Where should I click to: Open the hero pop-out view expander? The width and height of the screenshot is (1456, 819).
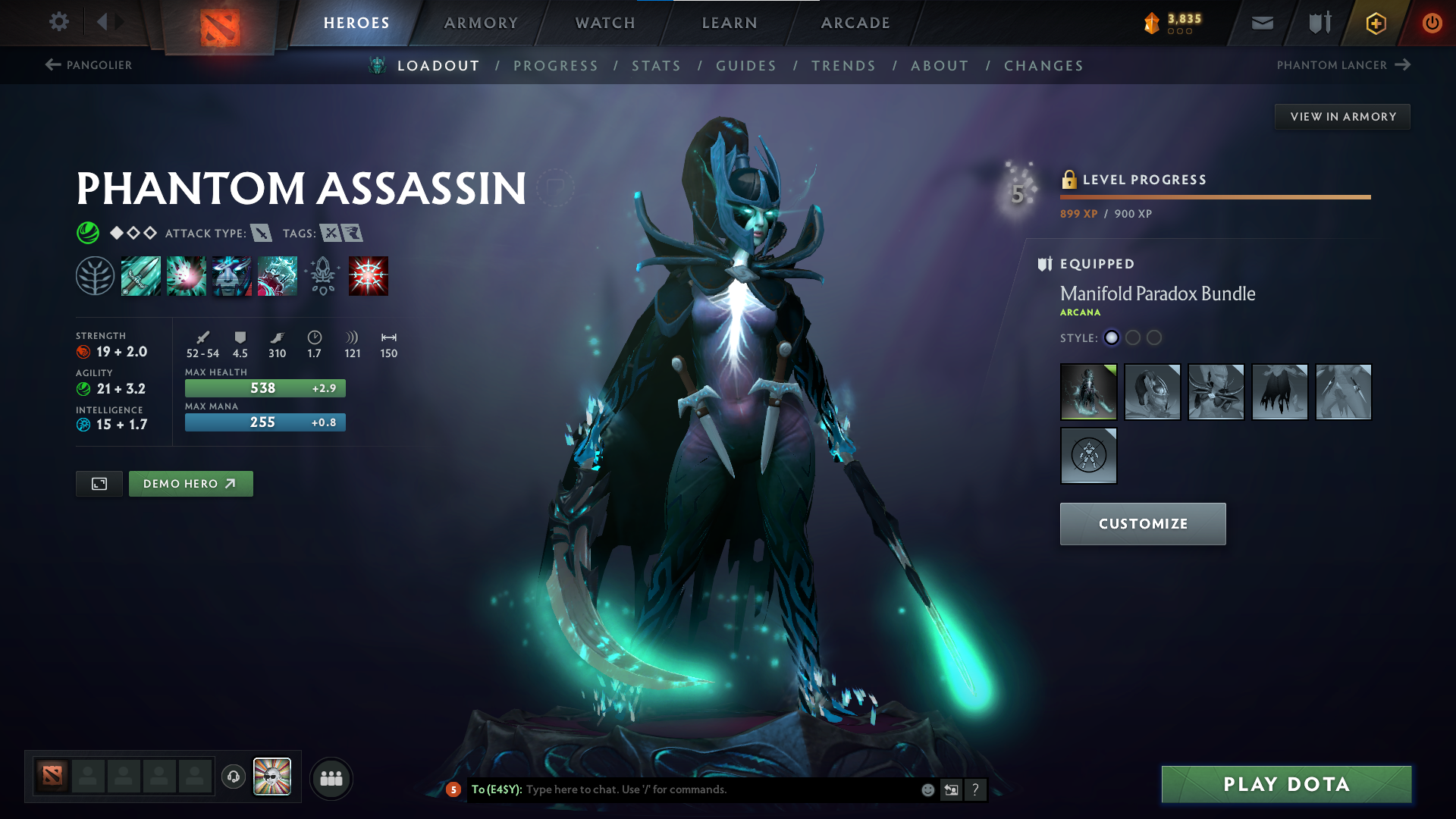(x=98, y=483)
